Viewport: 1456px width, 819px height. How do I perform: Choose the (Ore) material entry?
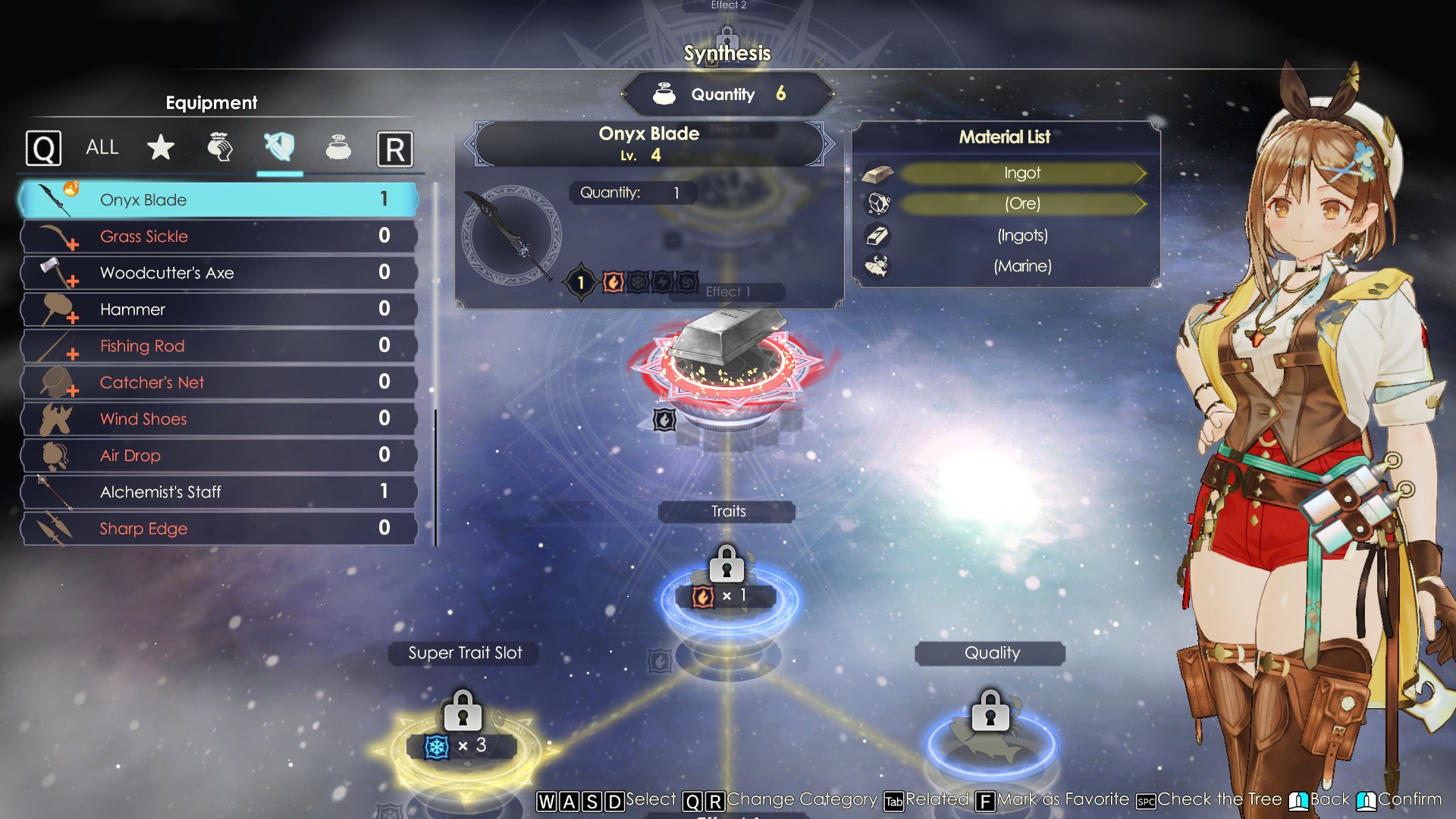(1021, 204)
